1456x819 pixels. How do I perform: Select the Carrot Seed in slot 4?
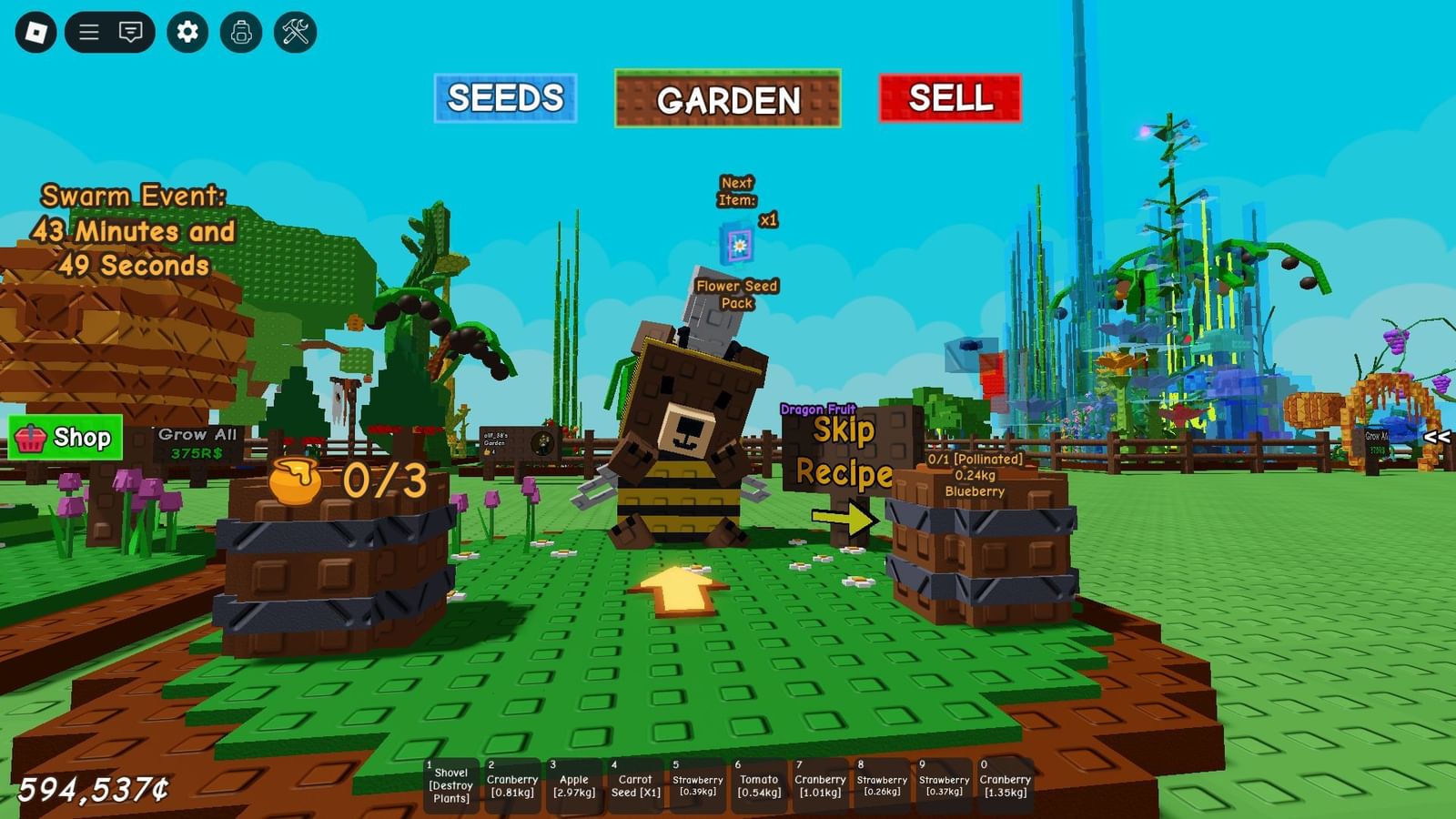[x=635, y=784]
